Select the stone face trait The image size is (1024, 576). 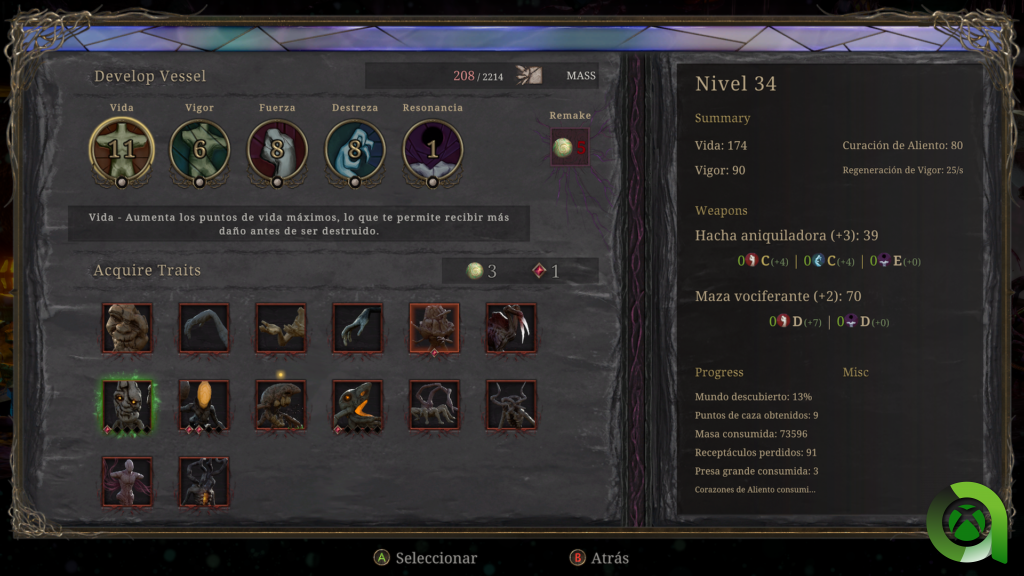127,329
